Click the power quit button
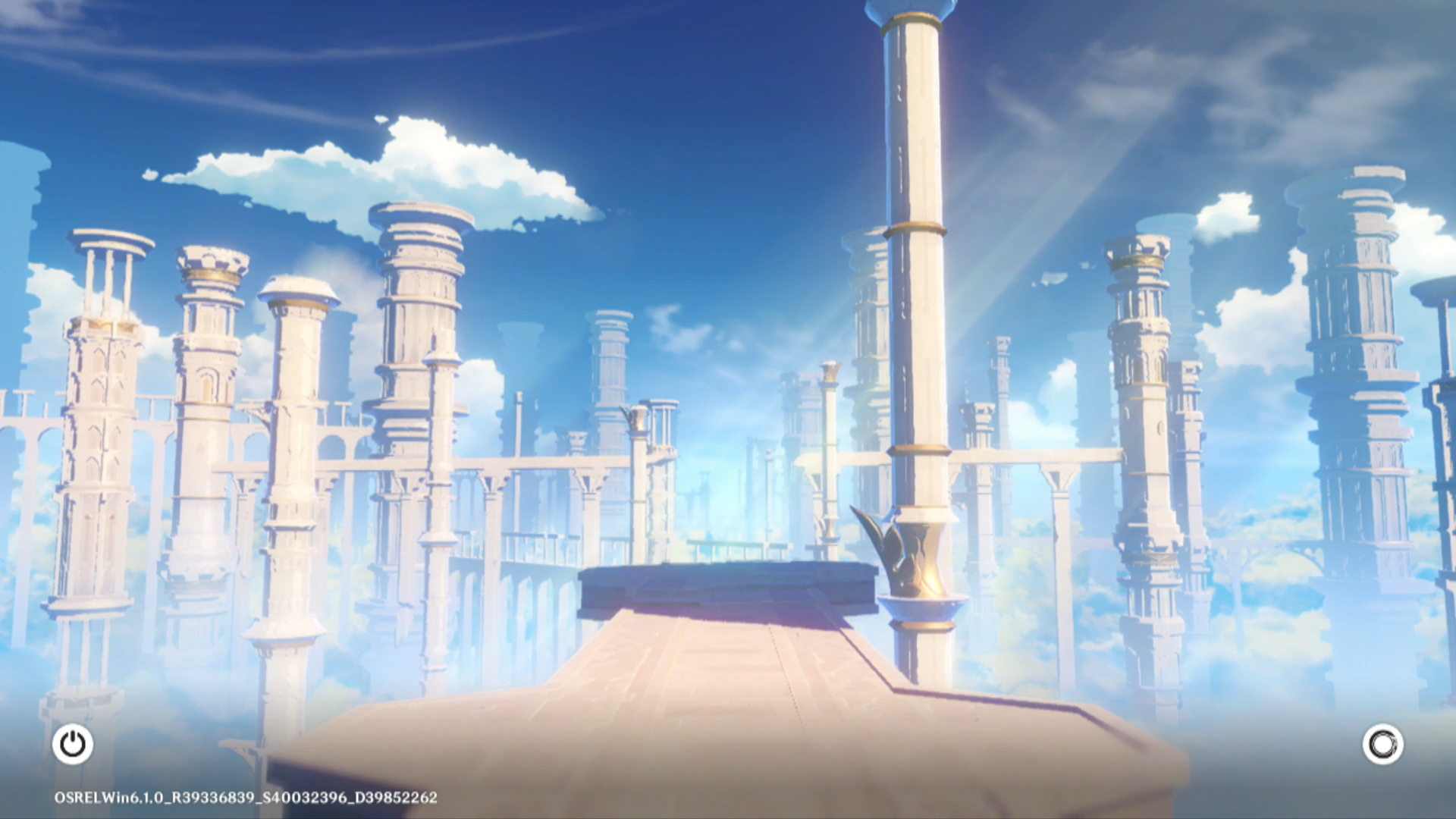 click(73, 744)
